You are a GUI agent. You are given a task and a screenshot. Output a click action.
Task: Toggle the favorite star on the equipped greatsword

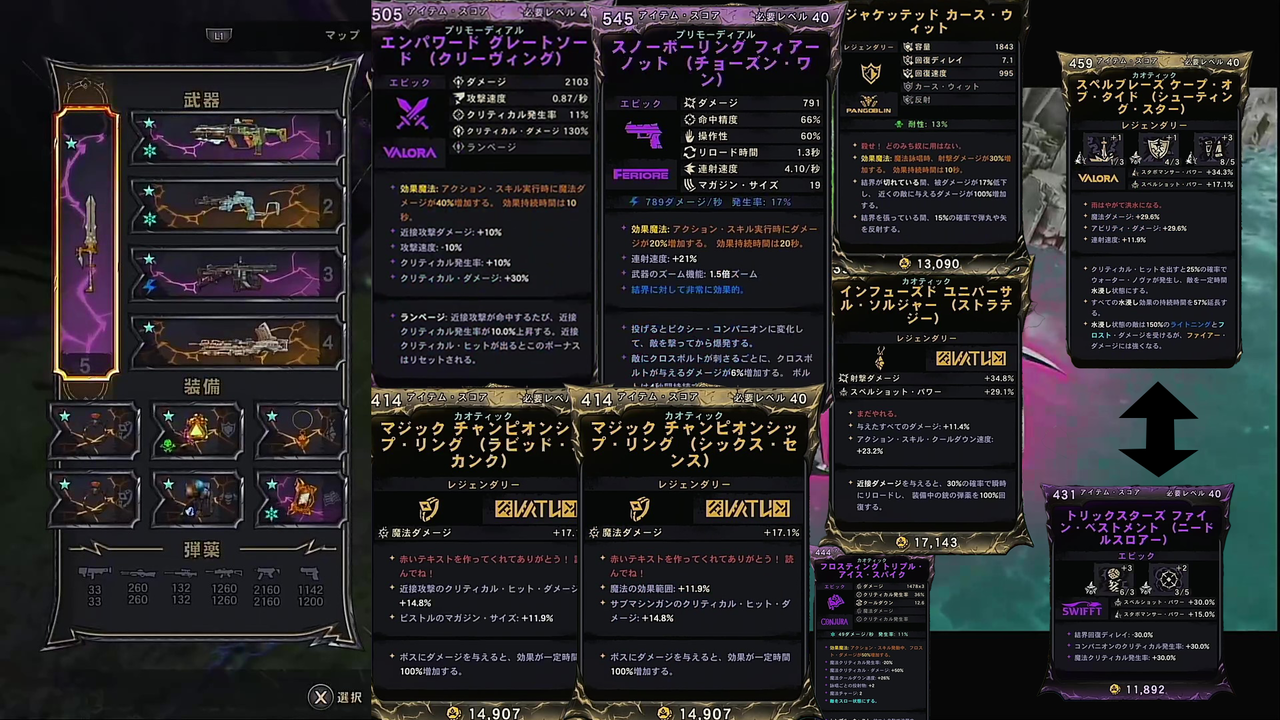(x=72, y=144)
